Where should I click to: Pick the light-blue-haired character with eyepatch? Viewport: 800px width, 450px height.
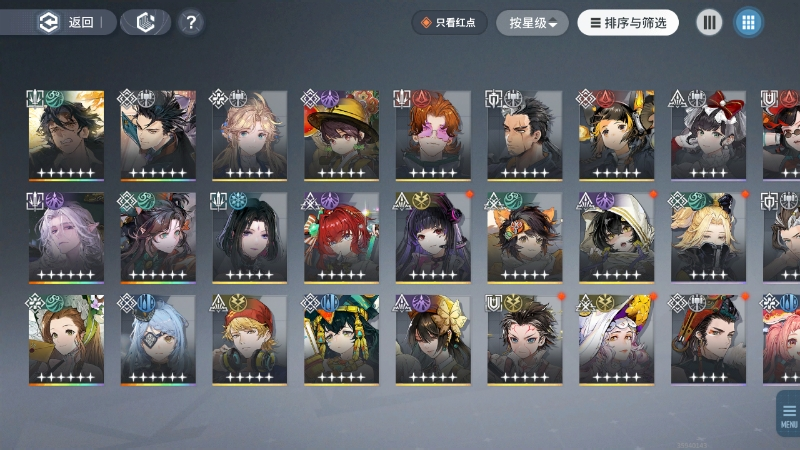tap(158, 340)
